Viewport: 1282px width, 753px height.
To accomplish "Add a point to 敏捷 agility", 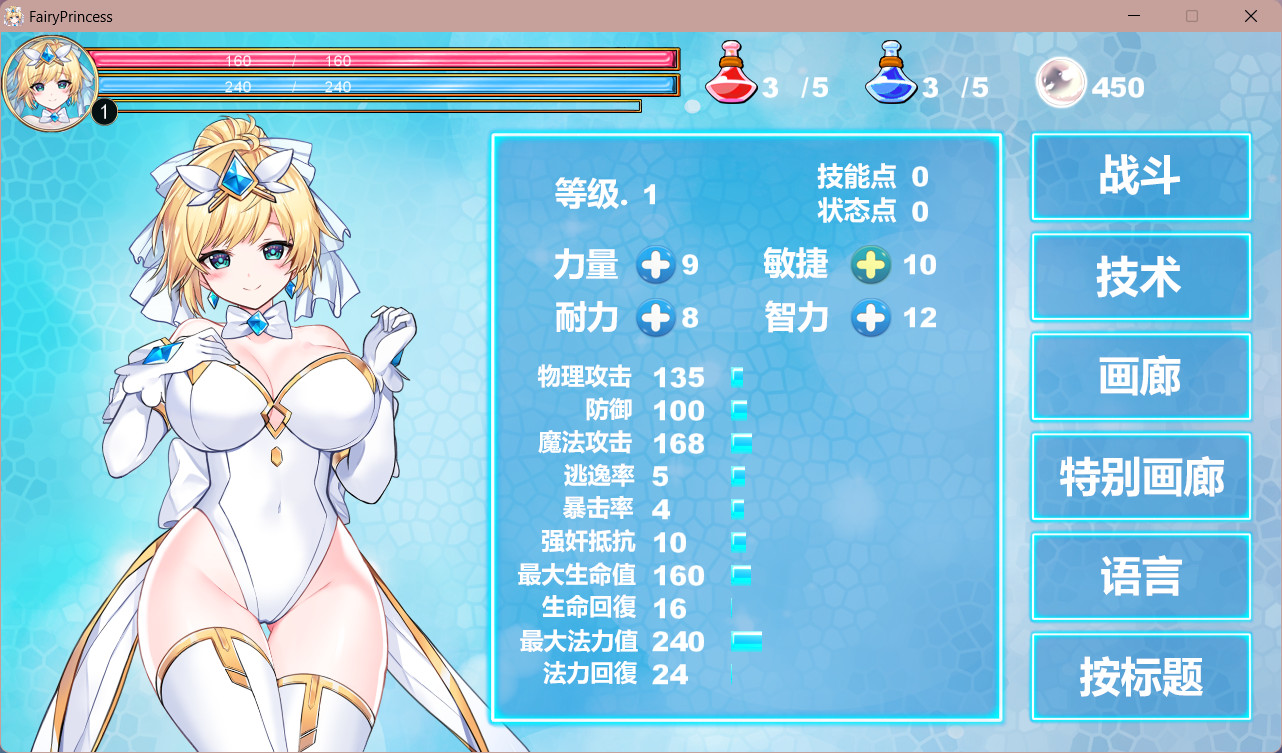I will click(x=870, y=265).
